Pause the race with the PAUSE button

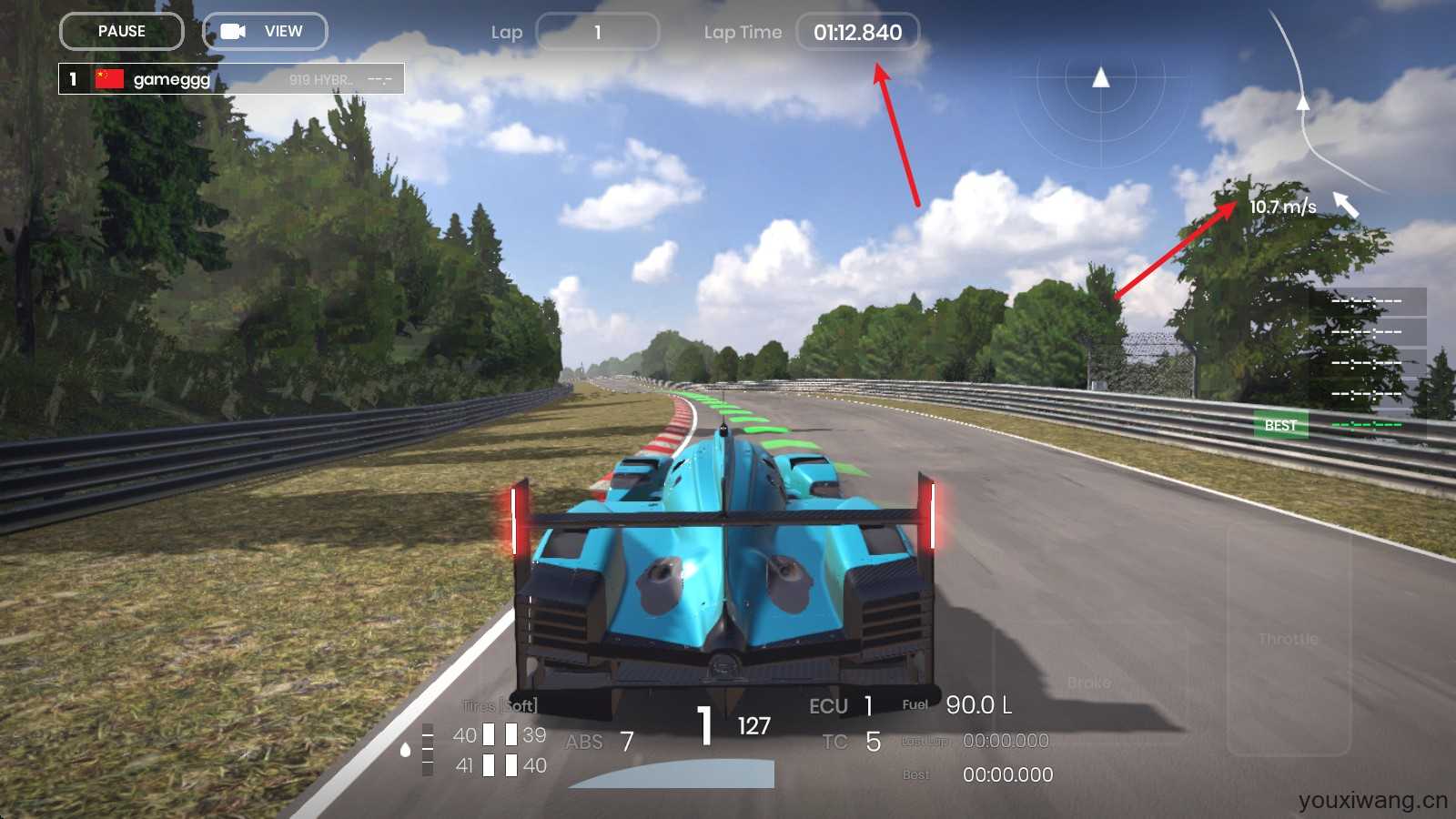coord(122,31)
